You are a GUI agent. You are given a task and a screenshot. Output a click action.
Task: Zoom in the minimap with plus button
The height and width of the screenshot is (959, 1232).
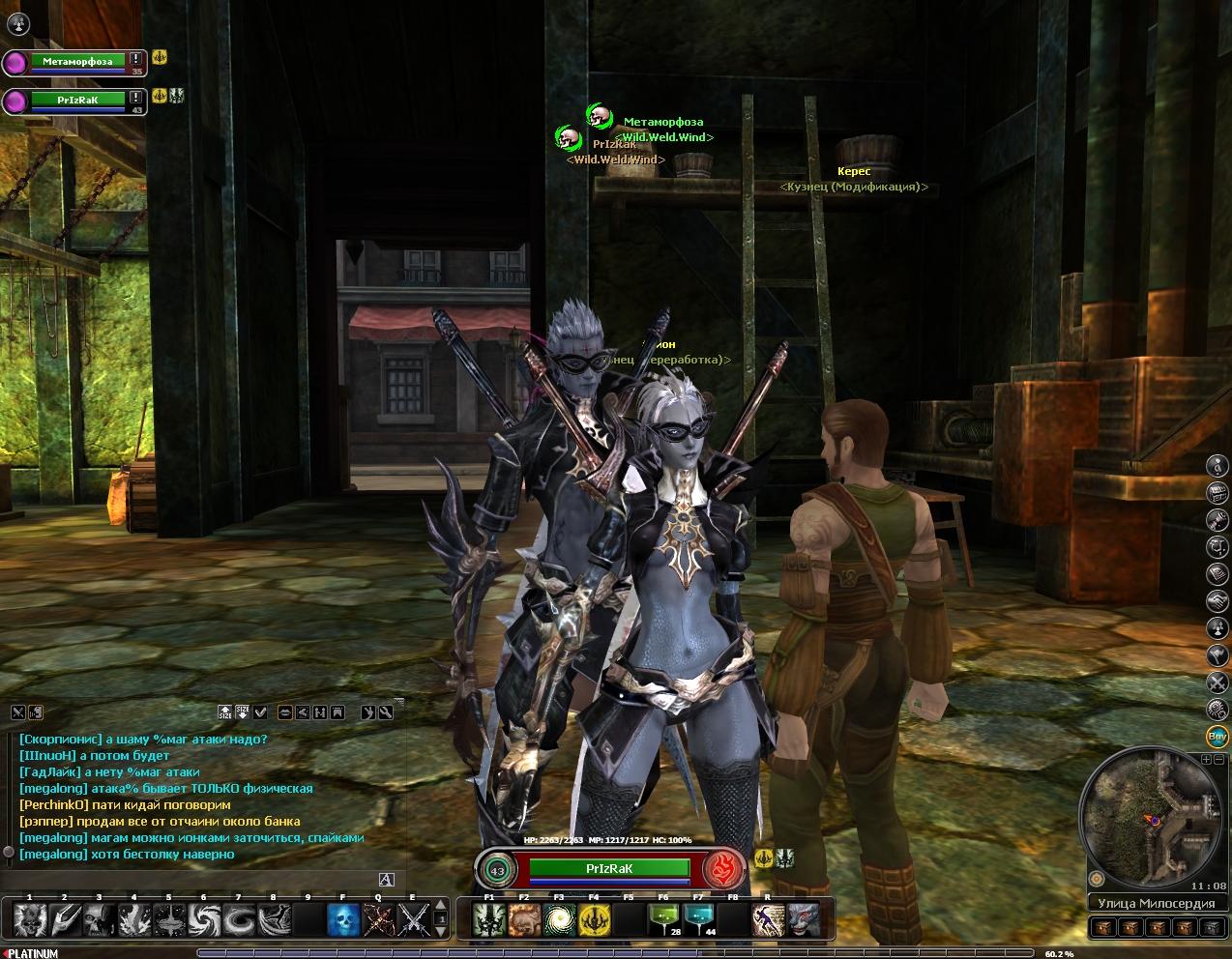coord(1206,760)
